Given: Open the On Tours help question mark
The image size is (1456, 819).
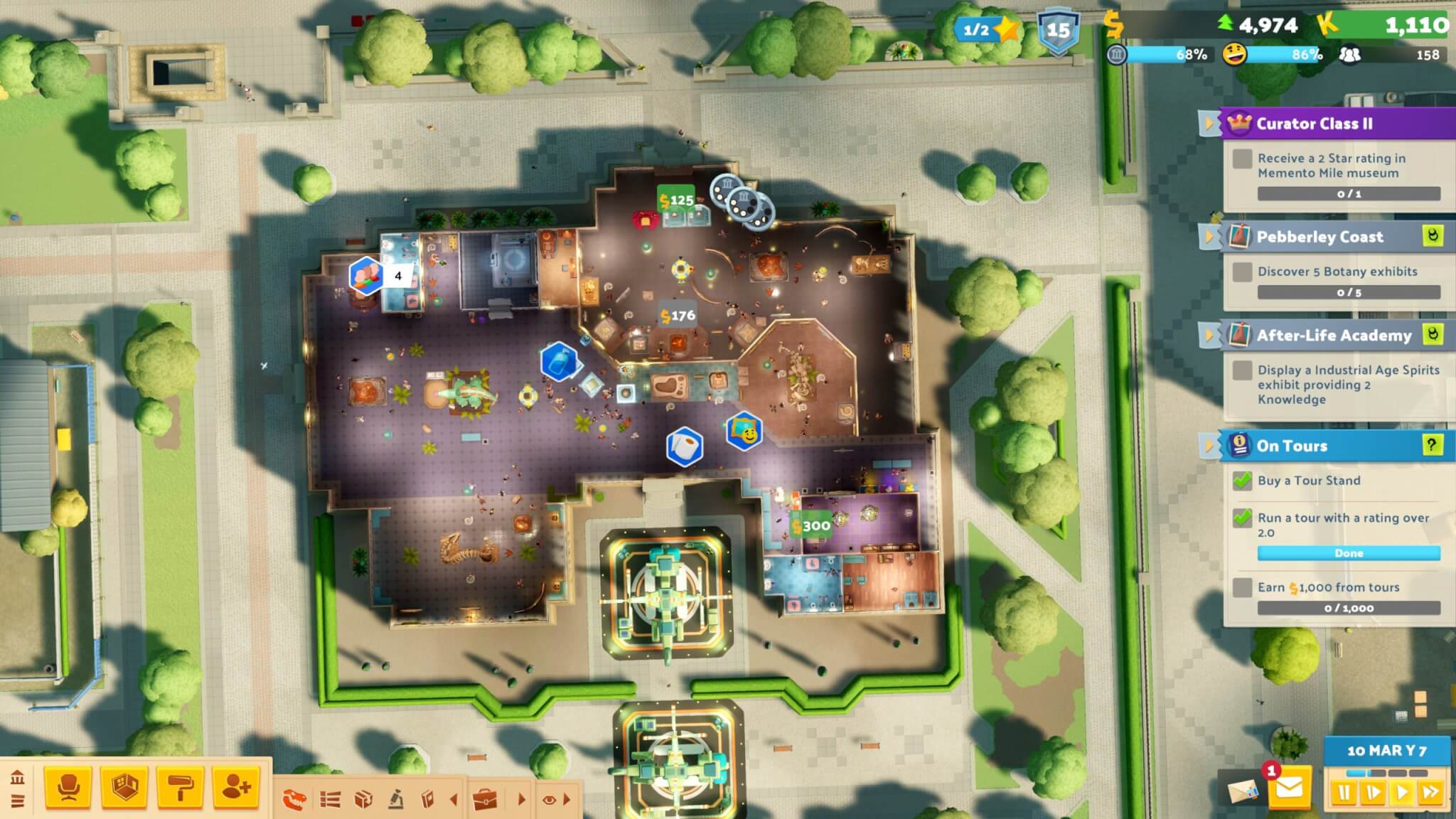Looking at the screenshot, I should [x=1432, y=445].
